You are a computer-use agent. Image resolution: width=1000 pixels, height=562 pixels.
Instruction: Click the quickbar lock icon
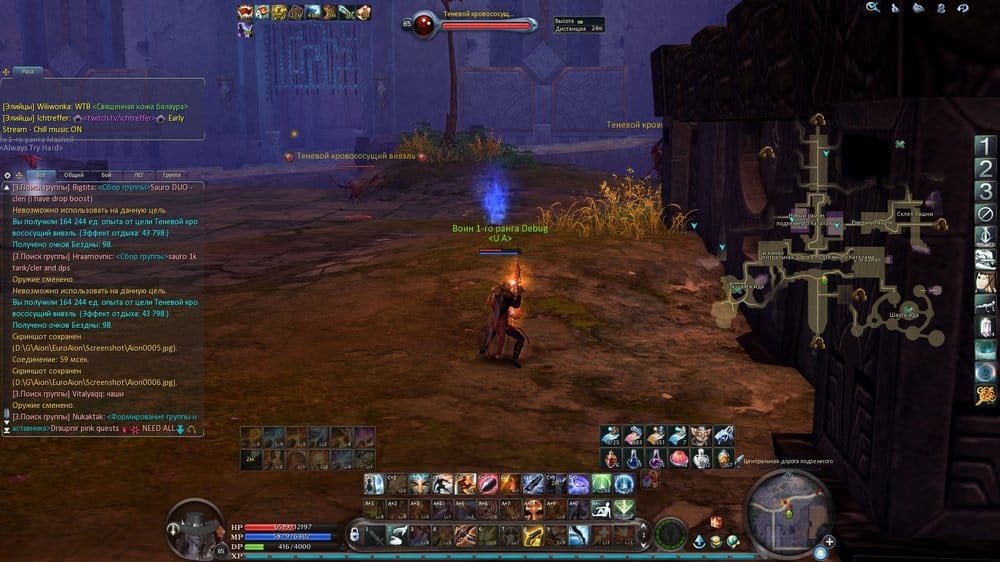[x=354, y=535]
